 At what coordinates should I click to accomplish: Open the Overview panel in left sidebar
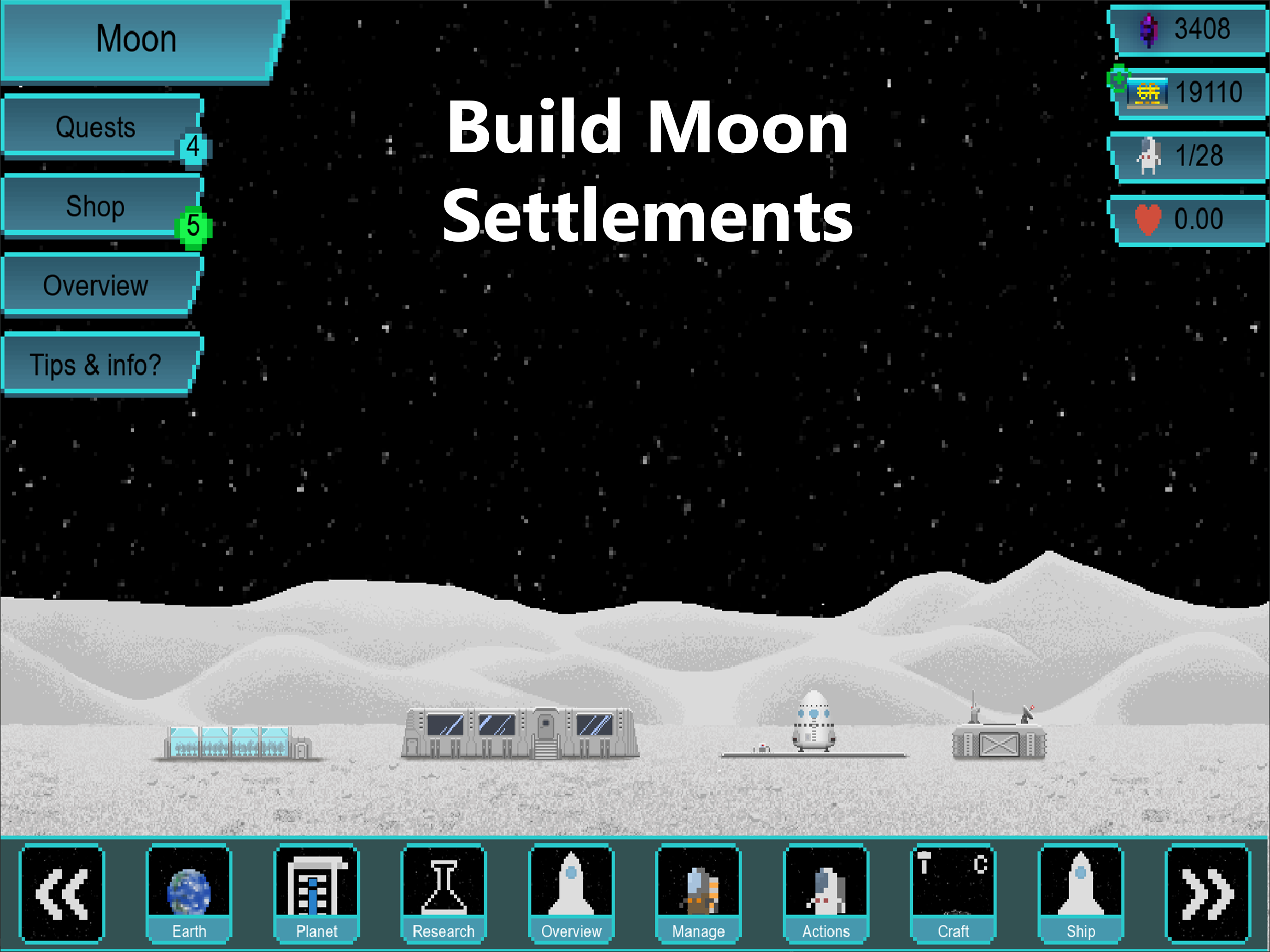click(96, 285)
